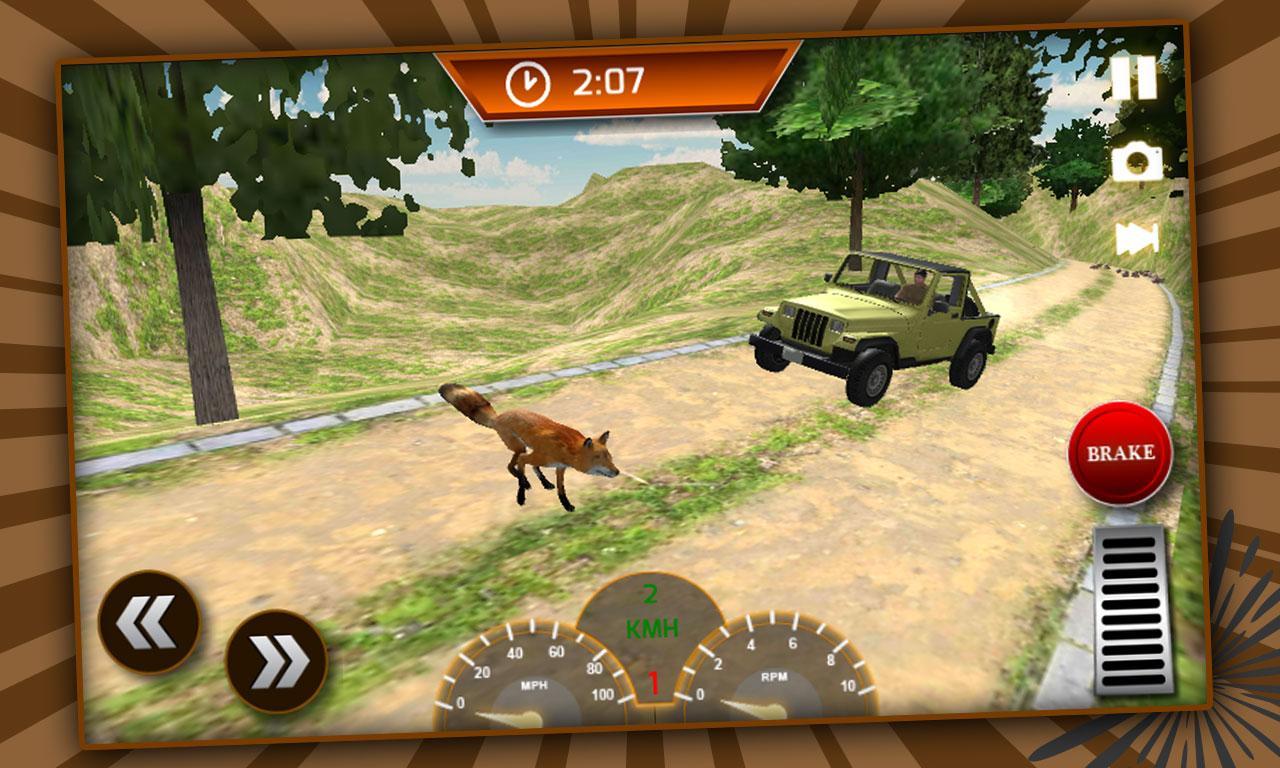This screenshot has width=1280, height=768.
Task: Click the clock icon in the timer banner
Action: pyautogui.click(x=528, y=82)
